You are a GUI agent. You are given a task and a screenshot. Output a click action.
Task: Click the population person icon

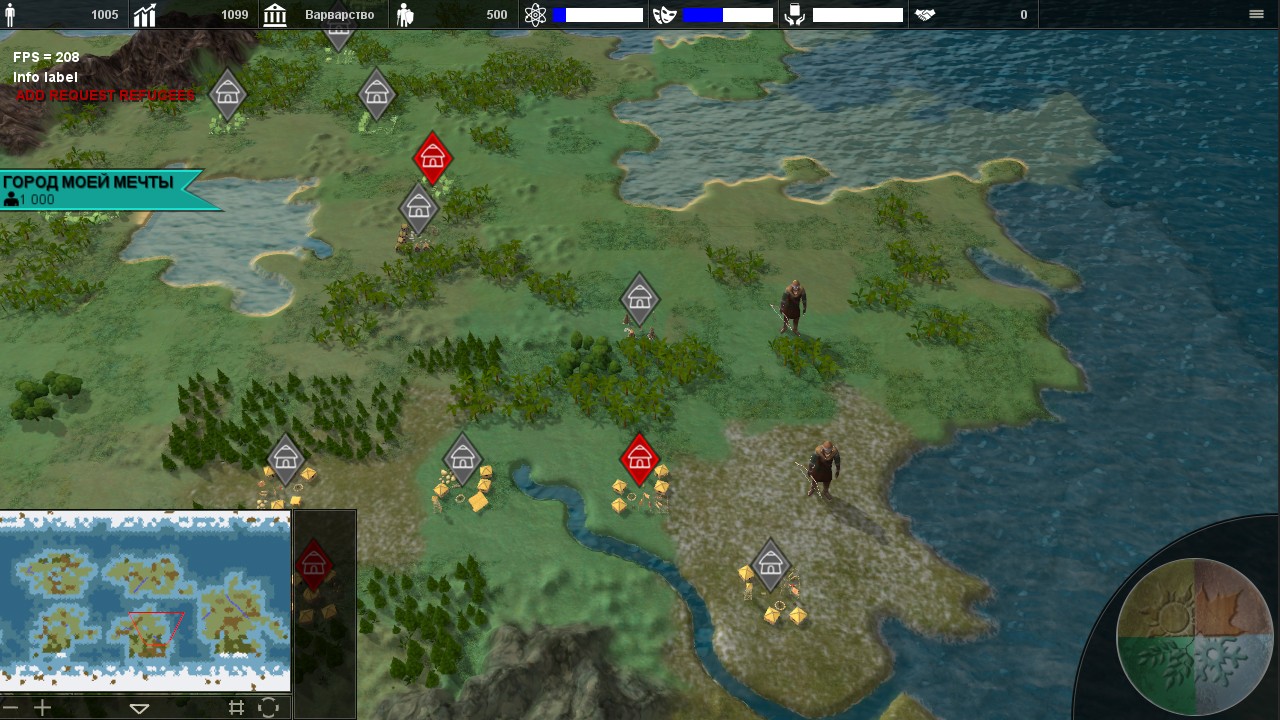[11, 15]
